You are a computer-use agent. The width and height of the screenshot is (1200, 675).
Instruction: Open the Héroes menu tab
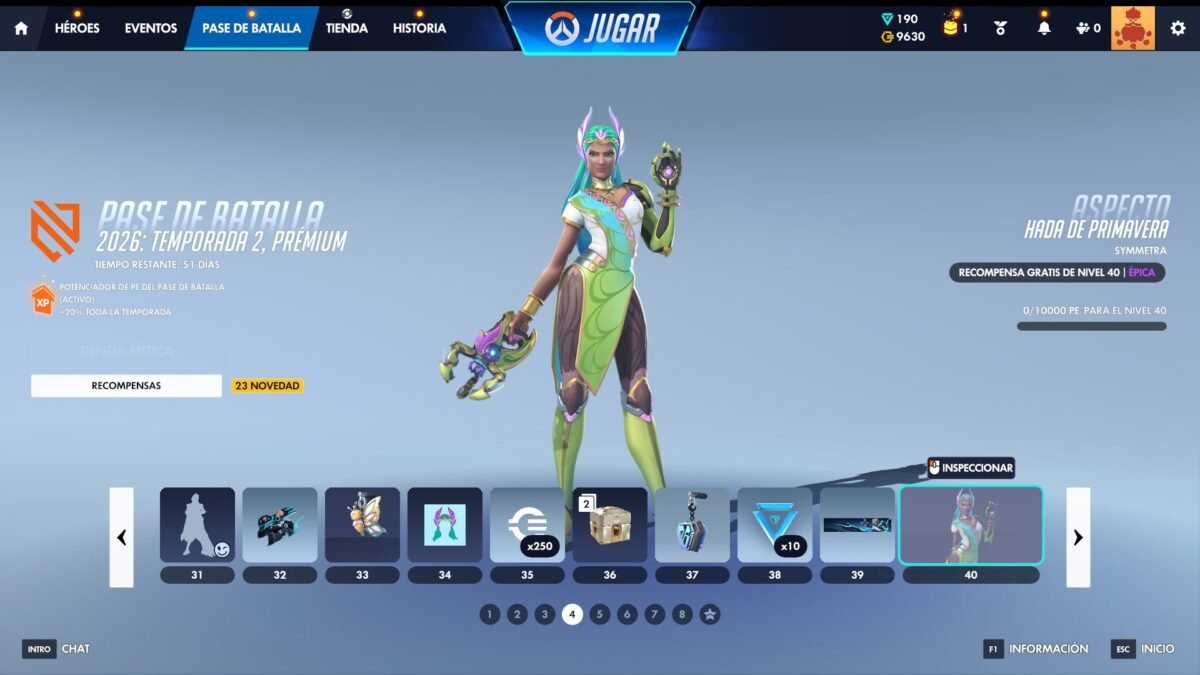coord(77,28)
